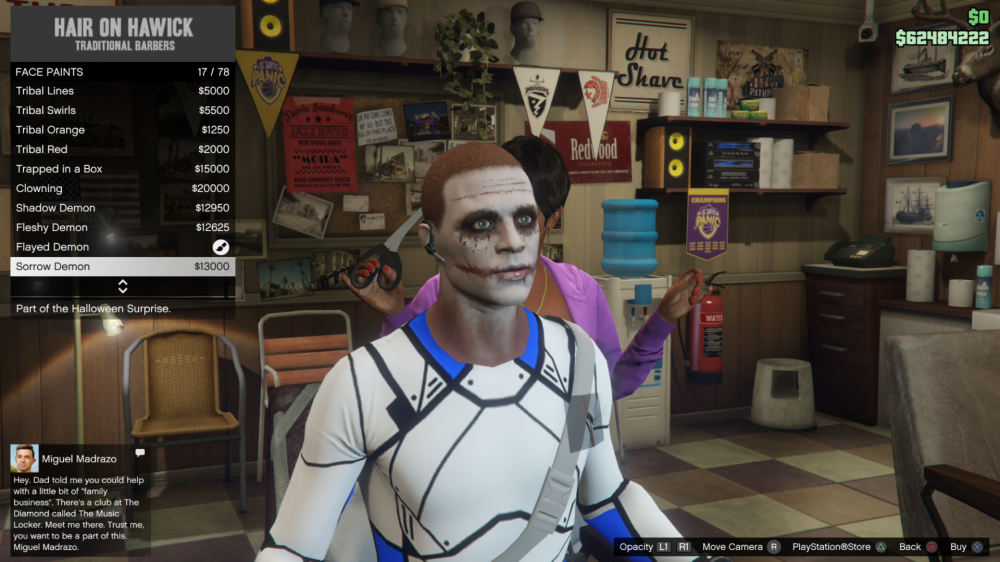Select the Clowning face paint

[x=122, y=189]
